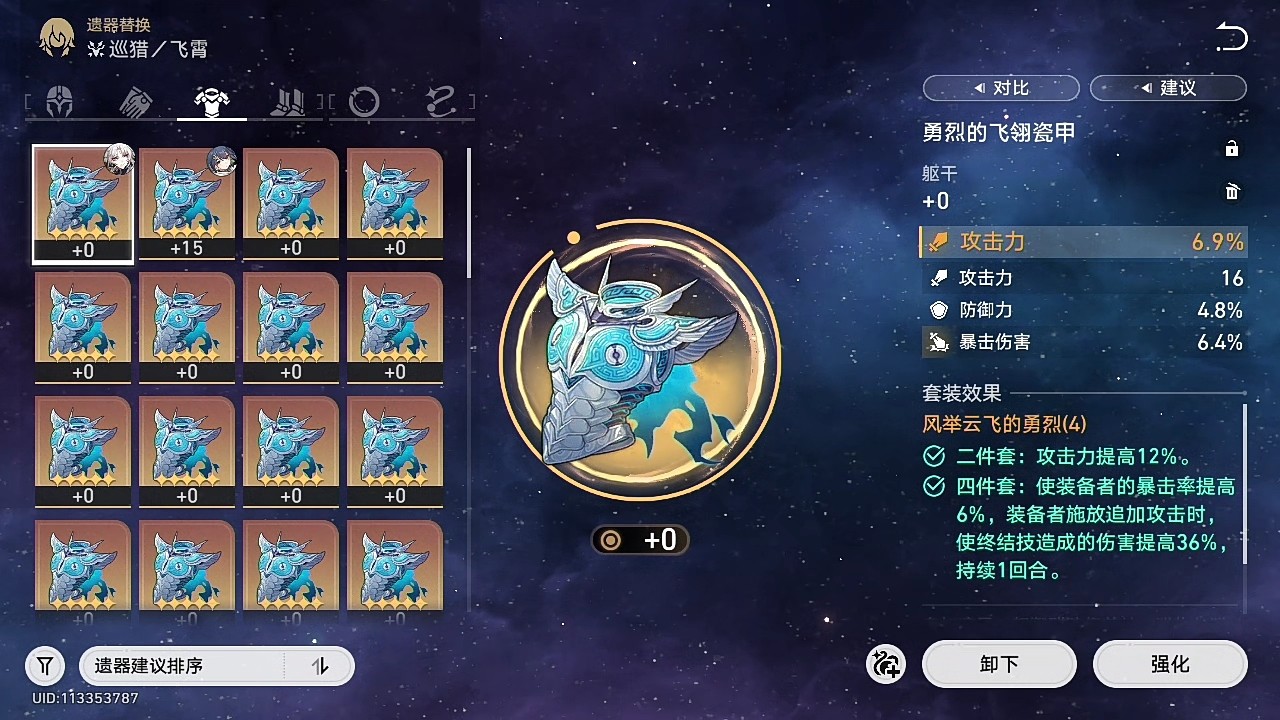The width and height of the screenshot is (1280, 720).
Task: Return using the back arrow
Action: [1231, 39]
